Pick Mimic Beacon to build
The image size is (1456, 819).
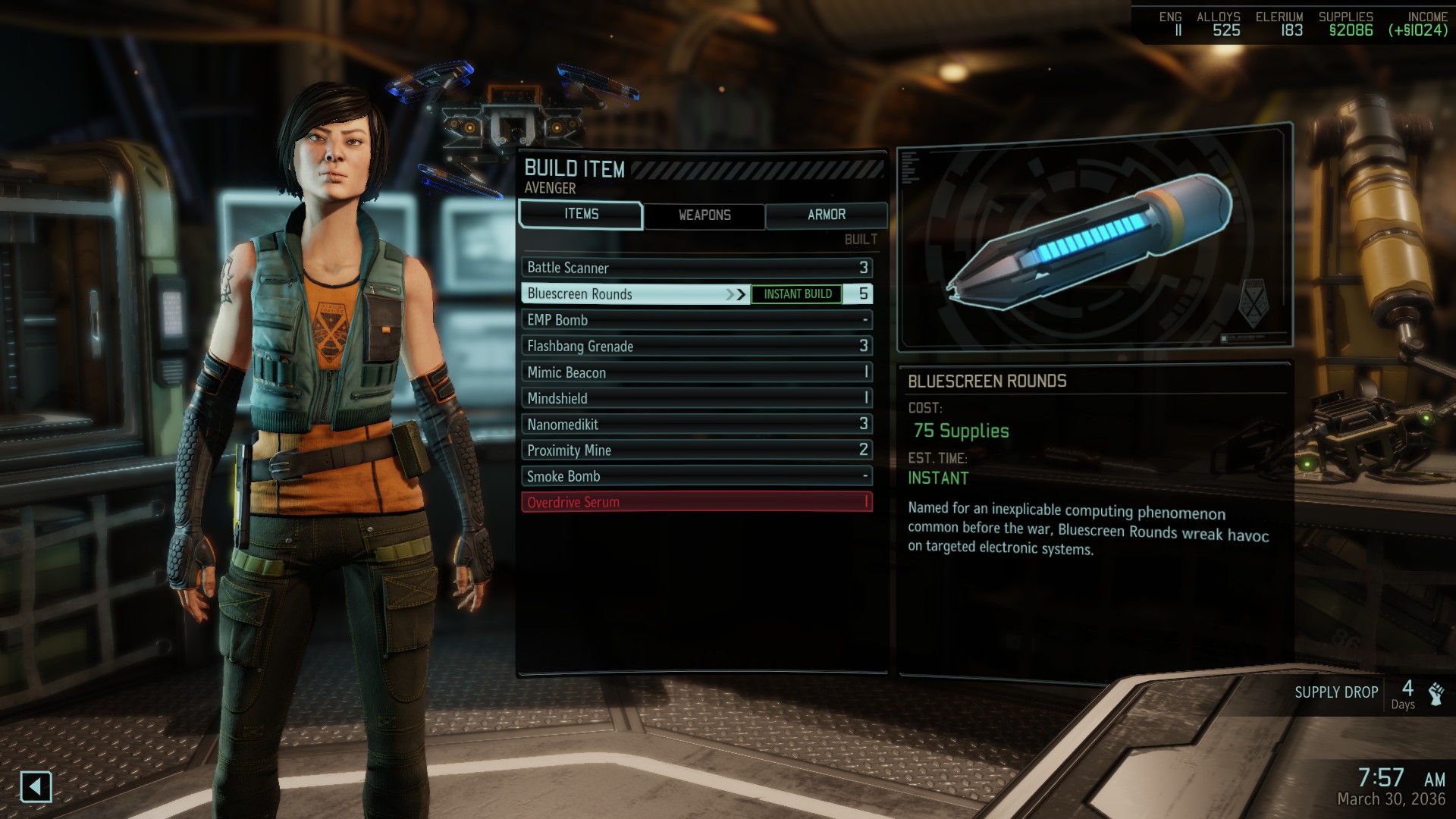(696, 372)
